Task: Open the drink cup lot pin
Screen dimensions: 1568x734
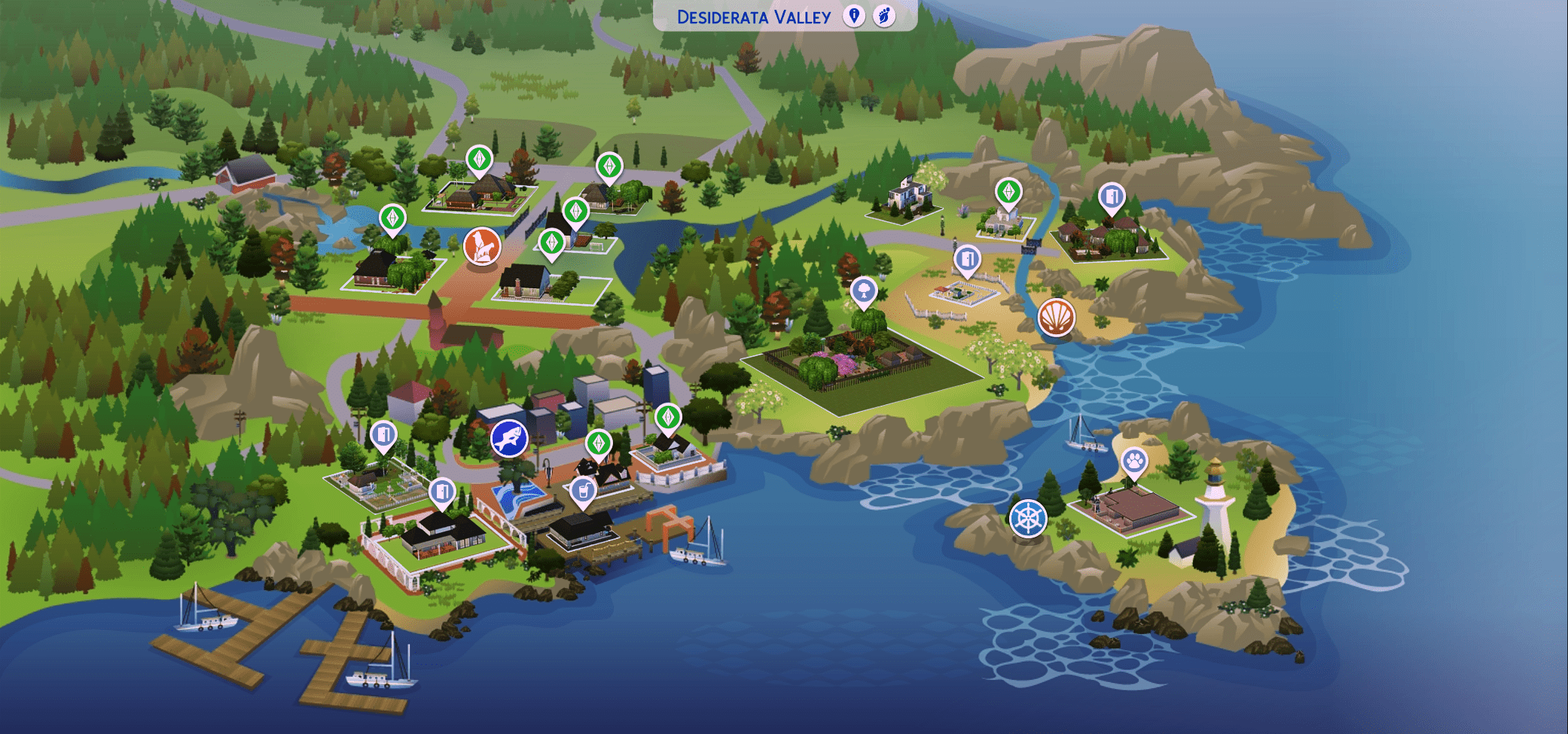Action: click(582, 490)
